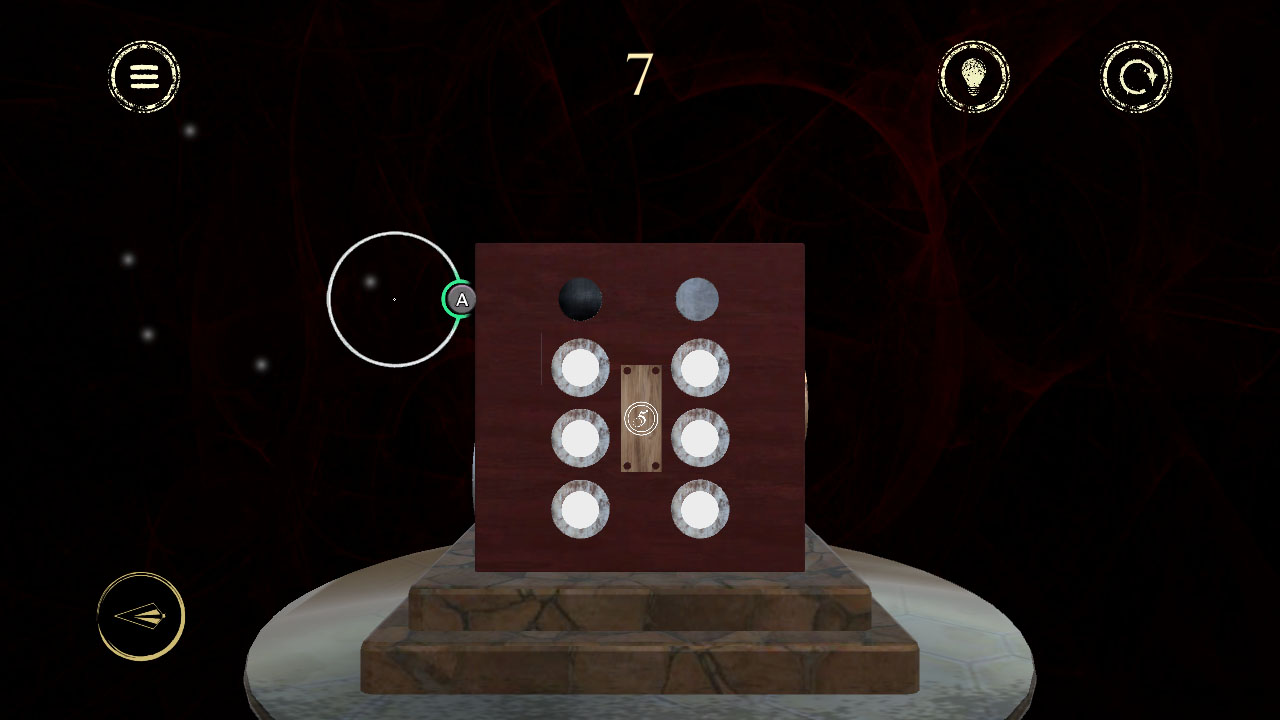Viewport: 1280px width, 720px height.
Task: Click the middle-left white hole
Action: [x=580, y=437]
